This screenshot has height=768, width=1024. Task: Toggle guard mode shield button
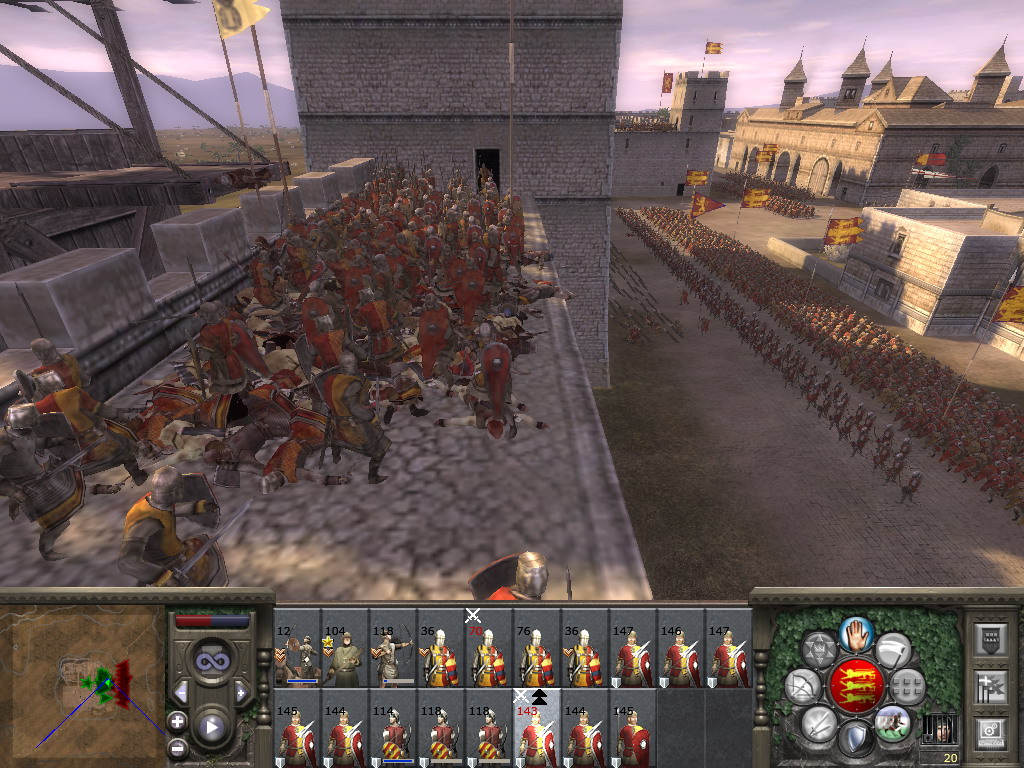point(856,740)
